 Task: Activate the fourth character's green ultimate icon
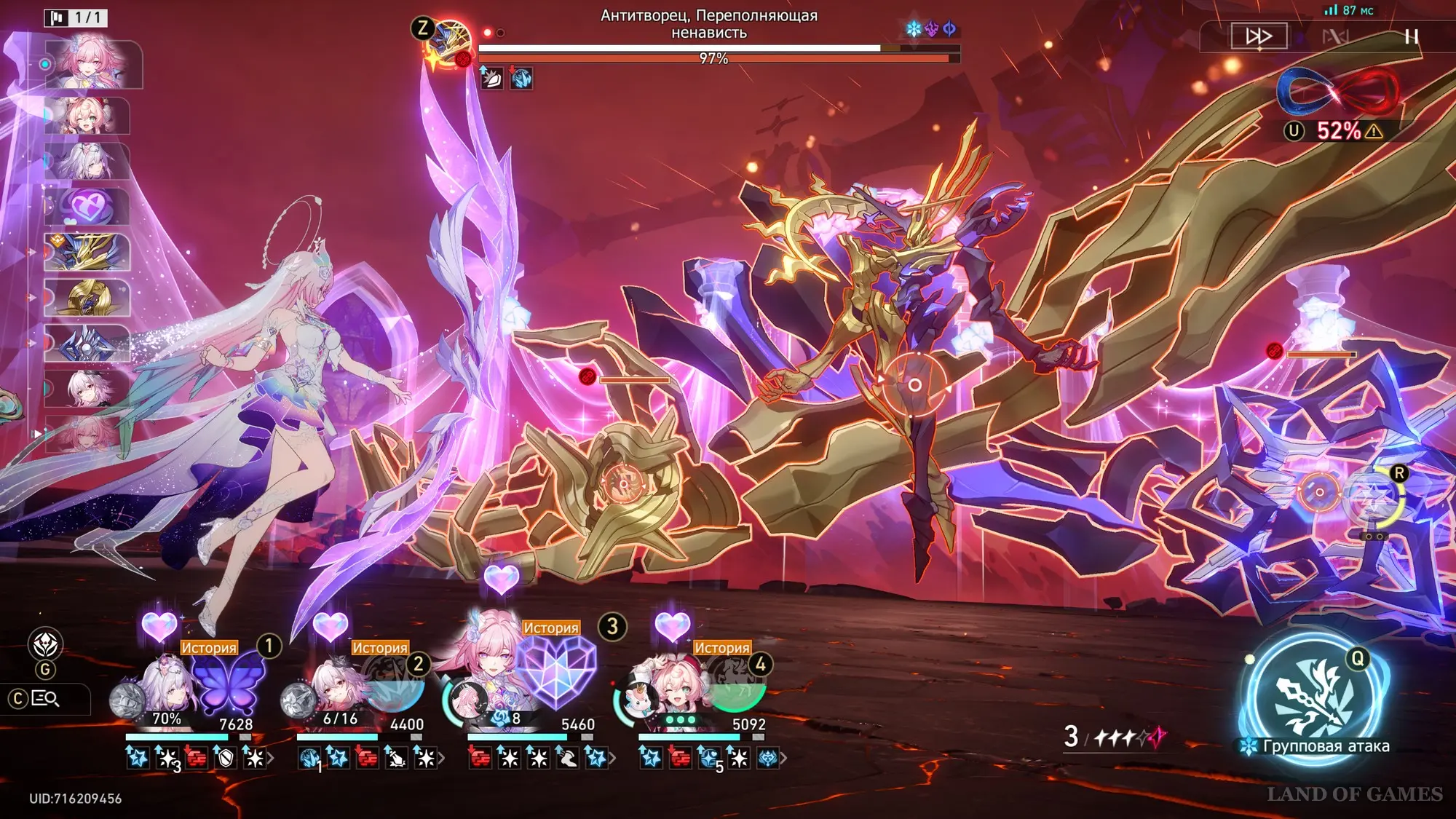(x=735, y=689)
